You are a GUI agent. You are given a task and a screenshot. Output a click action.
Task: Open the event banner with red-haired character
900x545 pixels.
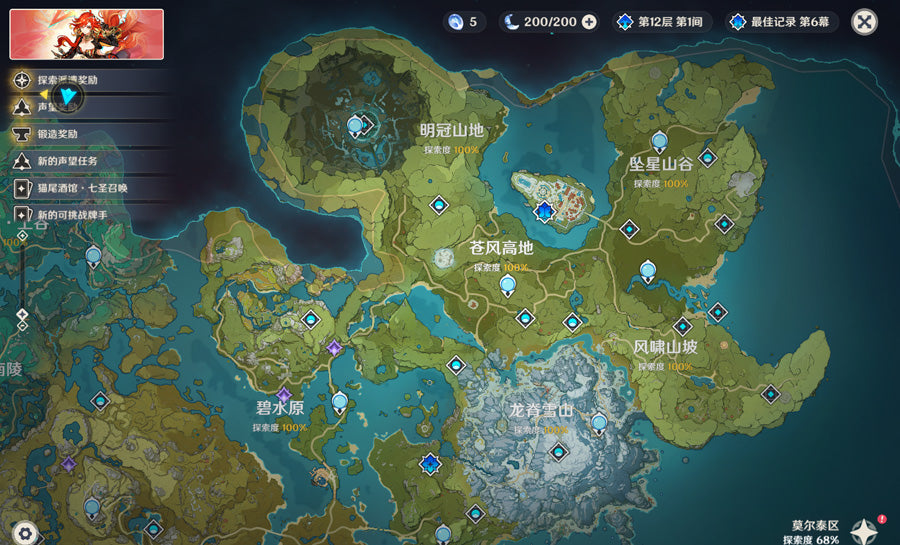pyautogui.click(x=86, y=34)
